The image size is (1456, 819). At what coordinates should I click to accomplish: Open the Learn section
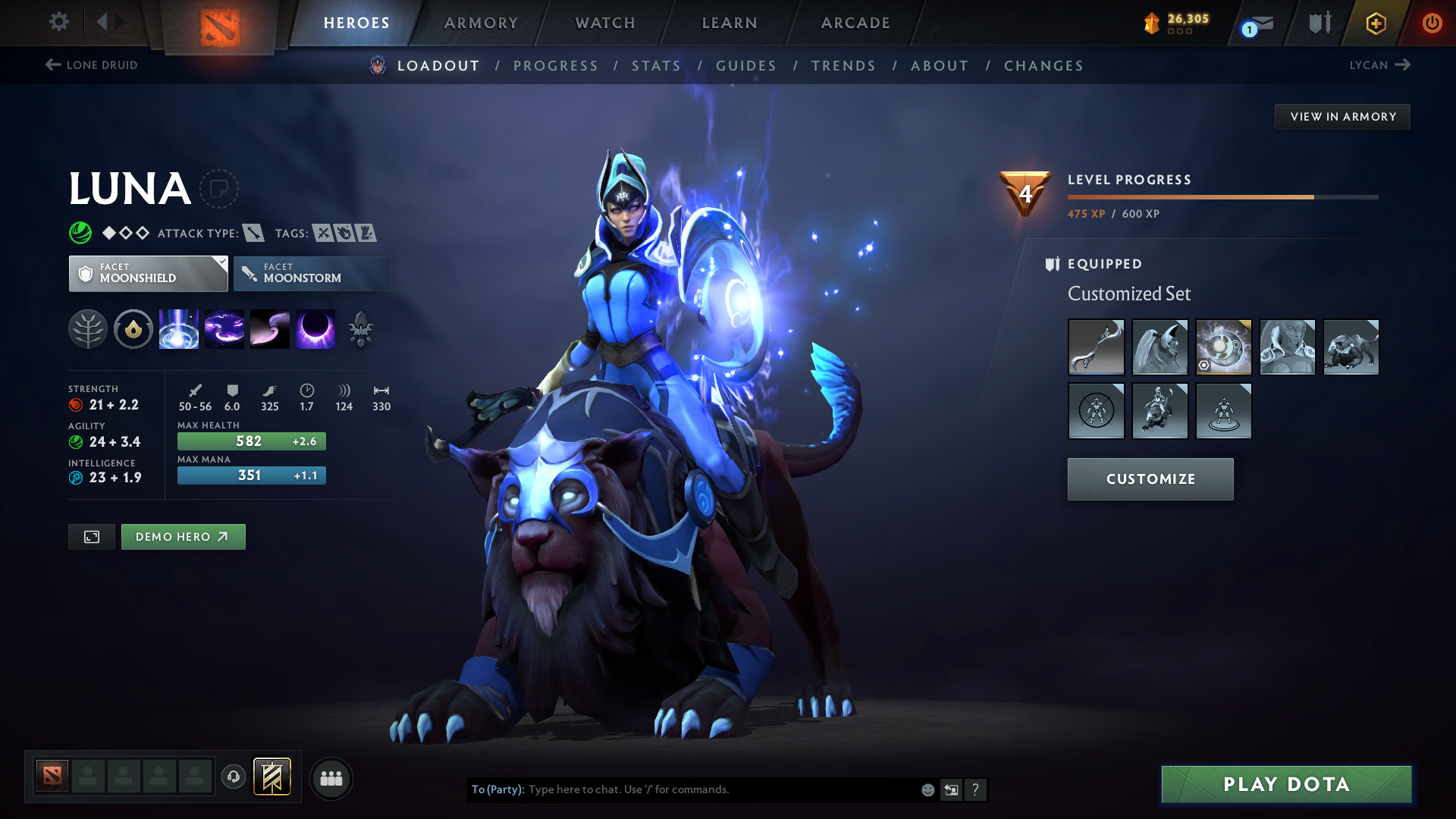coord(730,23)
